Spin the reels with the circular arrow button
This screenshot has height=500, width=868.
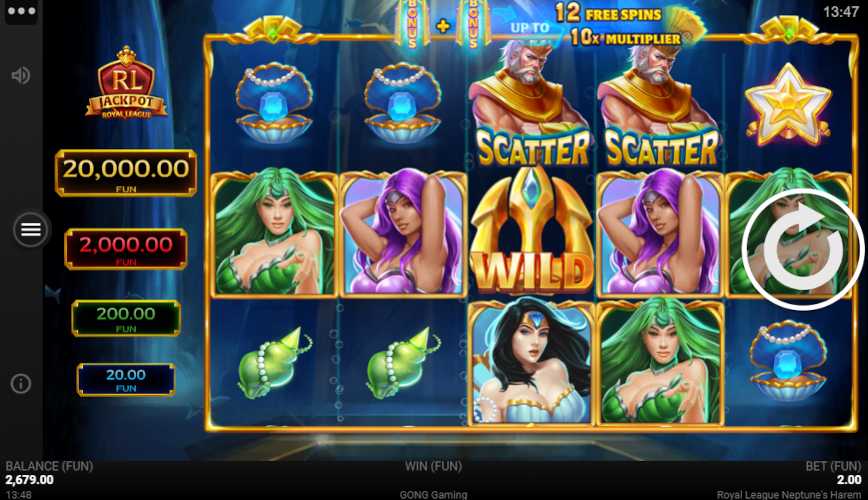(802, 249)
